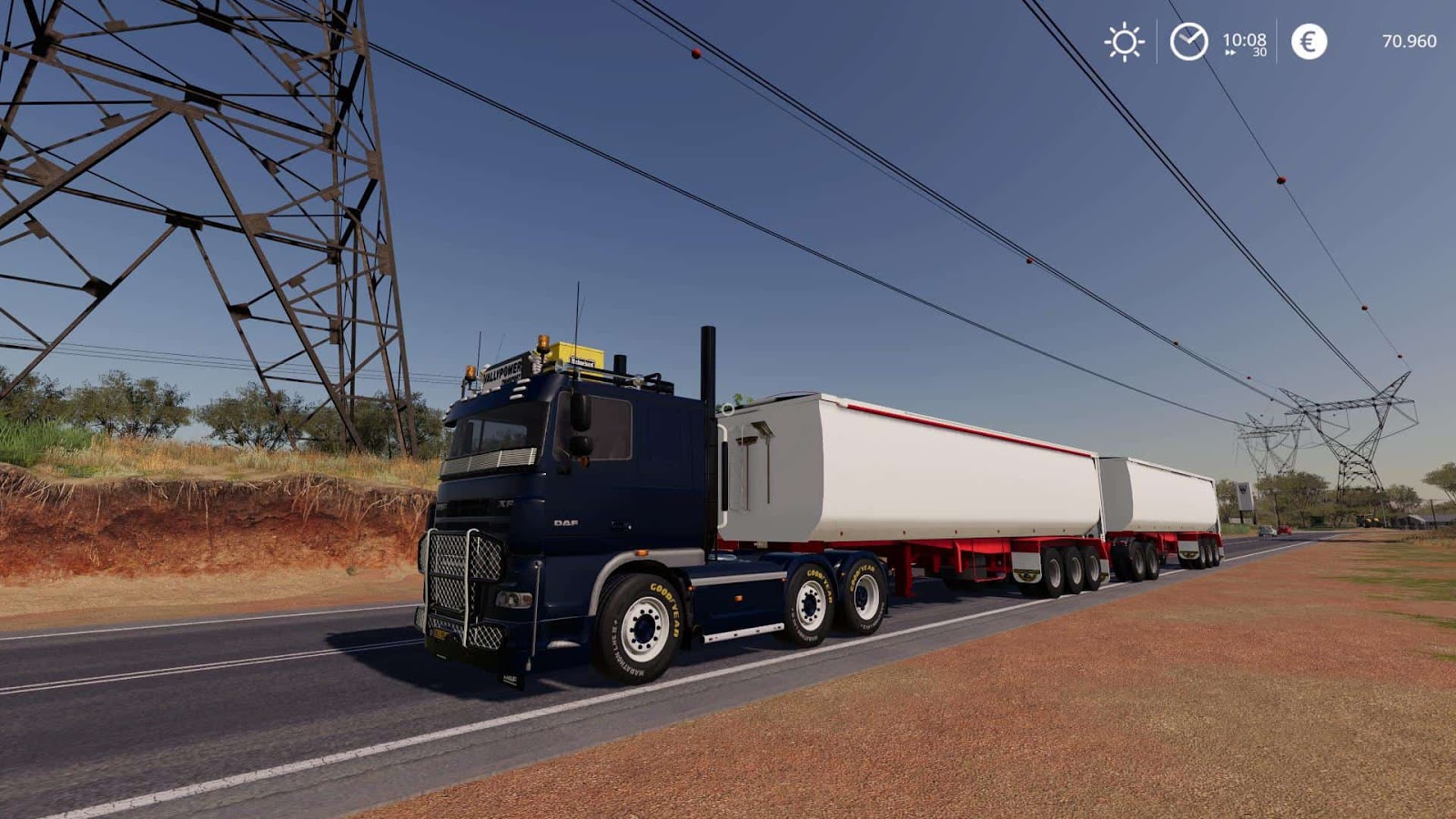Expand the HUD divider next to the euro icon
Image resolution: width=1456 pixels, height=819 pixels.
(x=1275, y=41)
